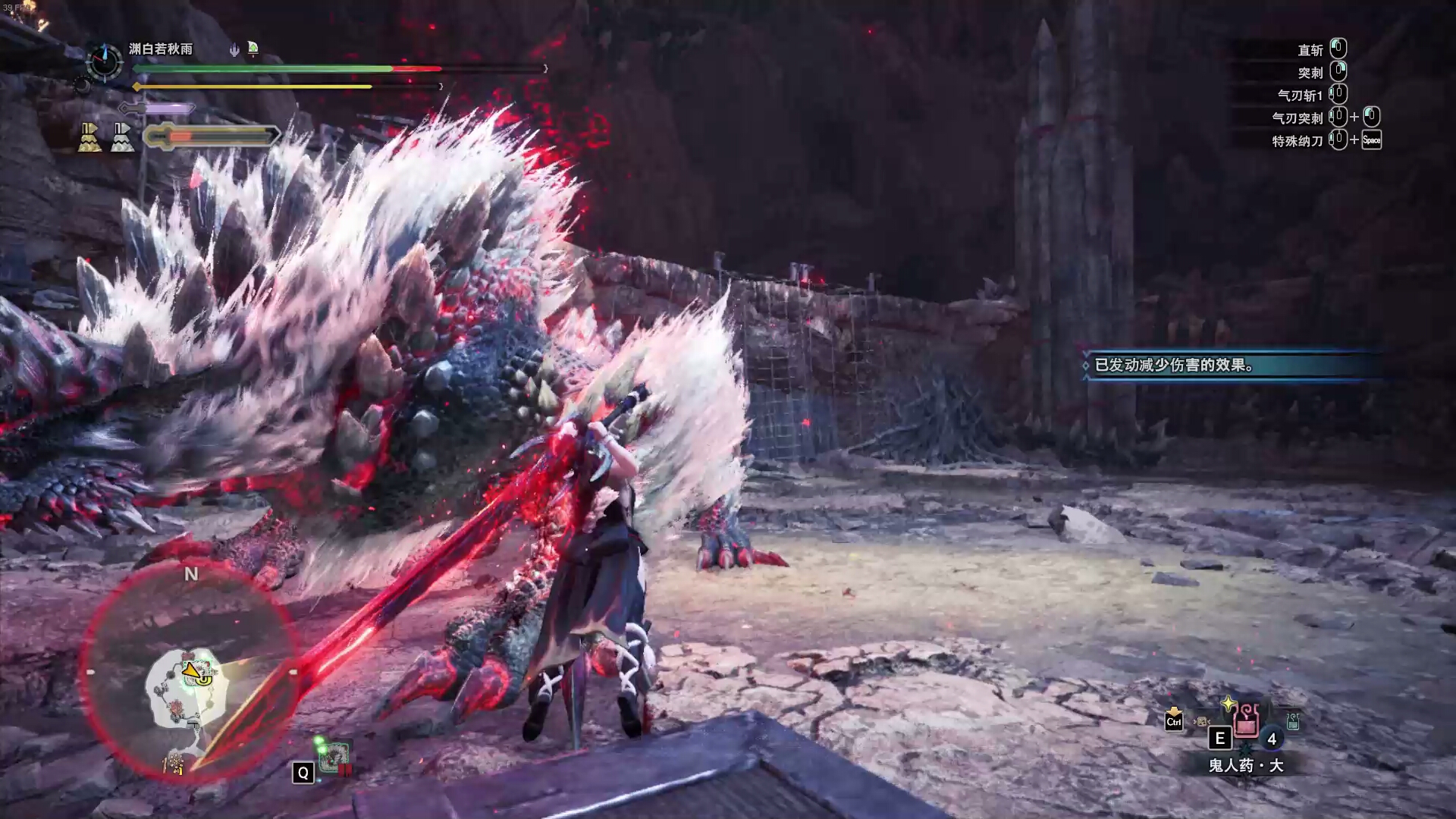1456x819 pixels.
Task: Click the silver tower buff icon
Action: coord(122,137)
